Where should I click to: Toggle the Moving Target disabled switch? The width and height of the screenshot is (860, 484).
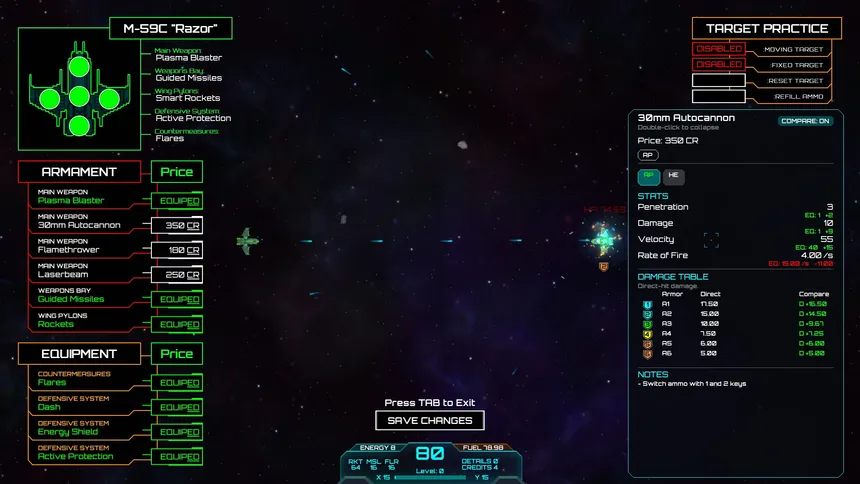[718, 49]
